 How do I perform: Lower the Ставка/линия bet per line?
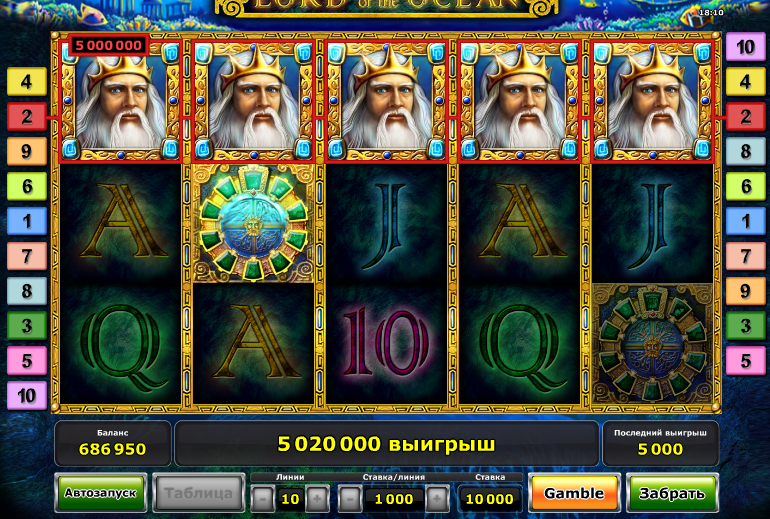pos(350,498)
